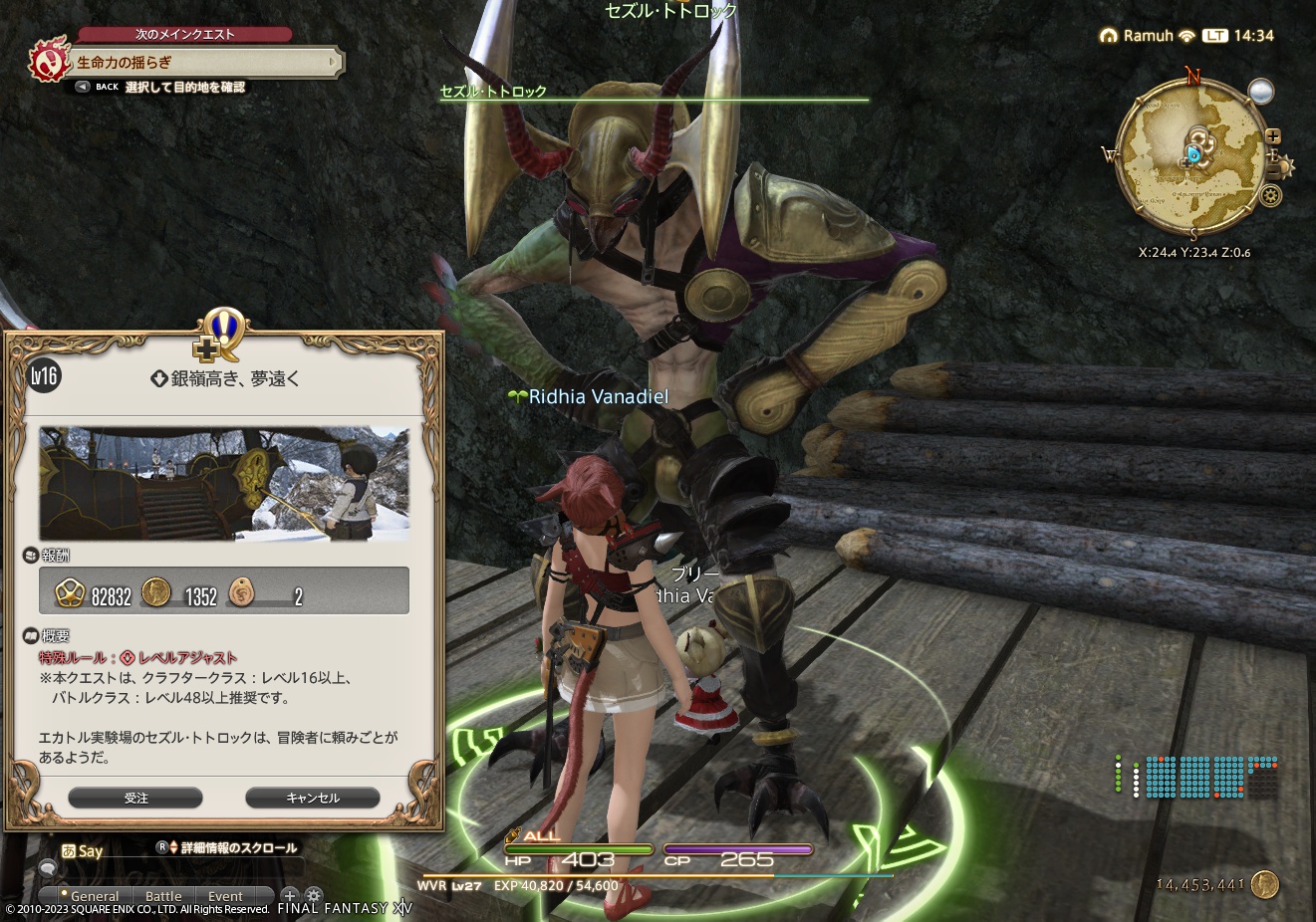Click the BACK chevron under the quest banner
The width and height of the screenshot is (1316, 922).
[83, 87]
